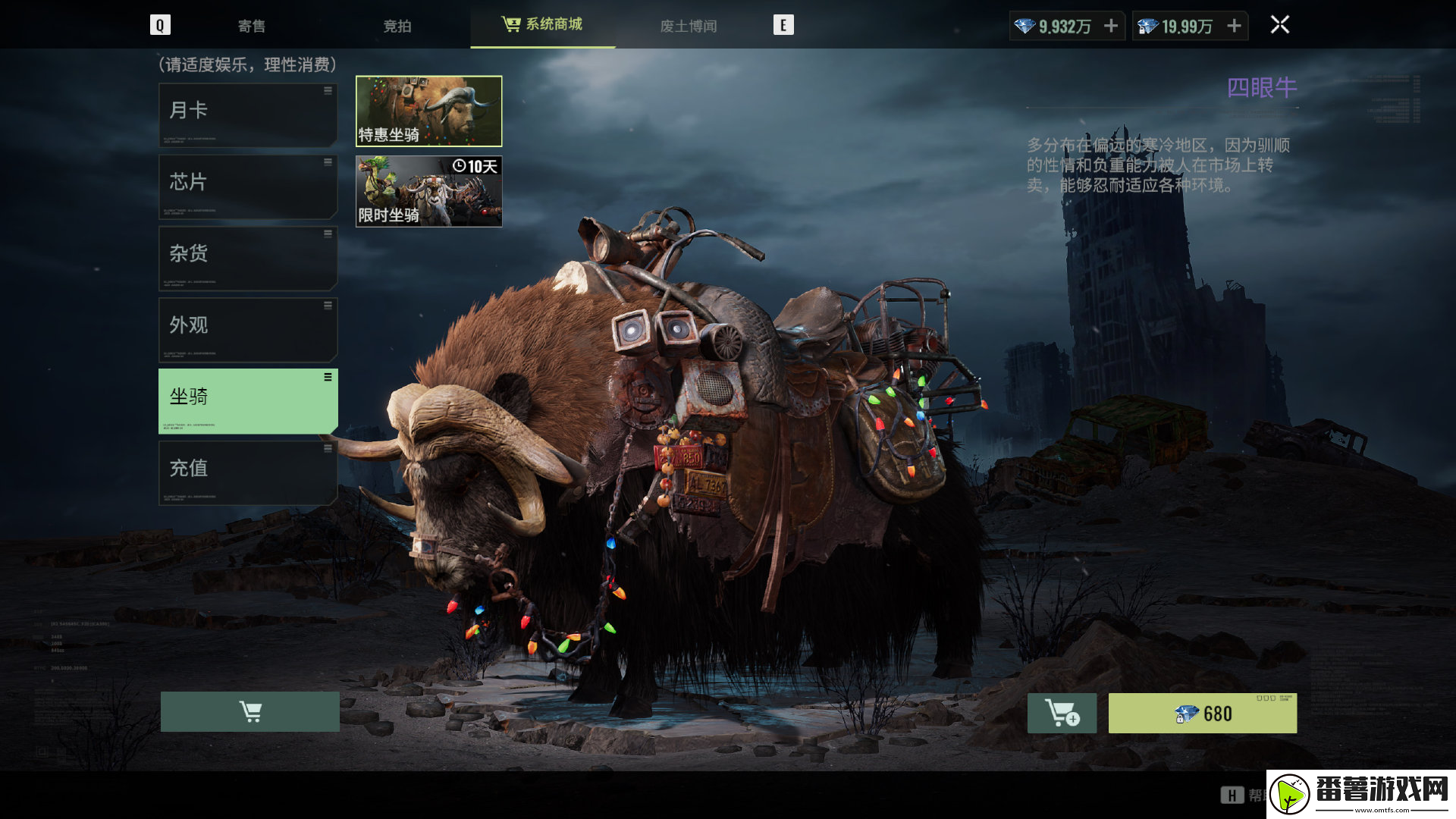Image resolution: width=1456 pixels, height=819 pixels.
Task: Open the 竞拍 auction tab
Action: coord(397,26)
